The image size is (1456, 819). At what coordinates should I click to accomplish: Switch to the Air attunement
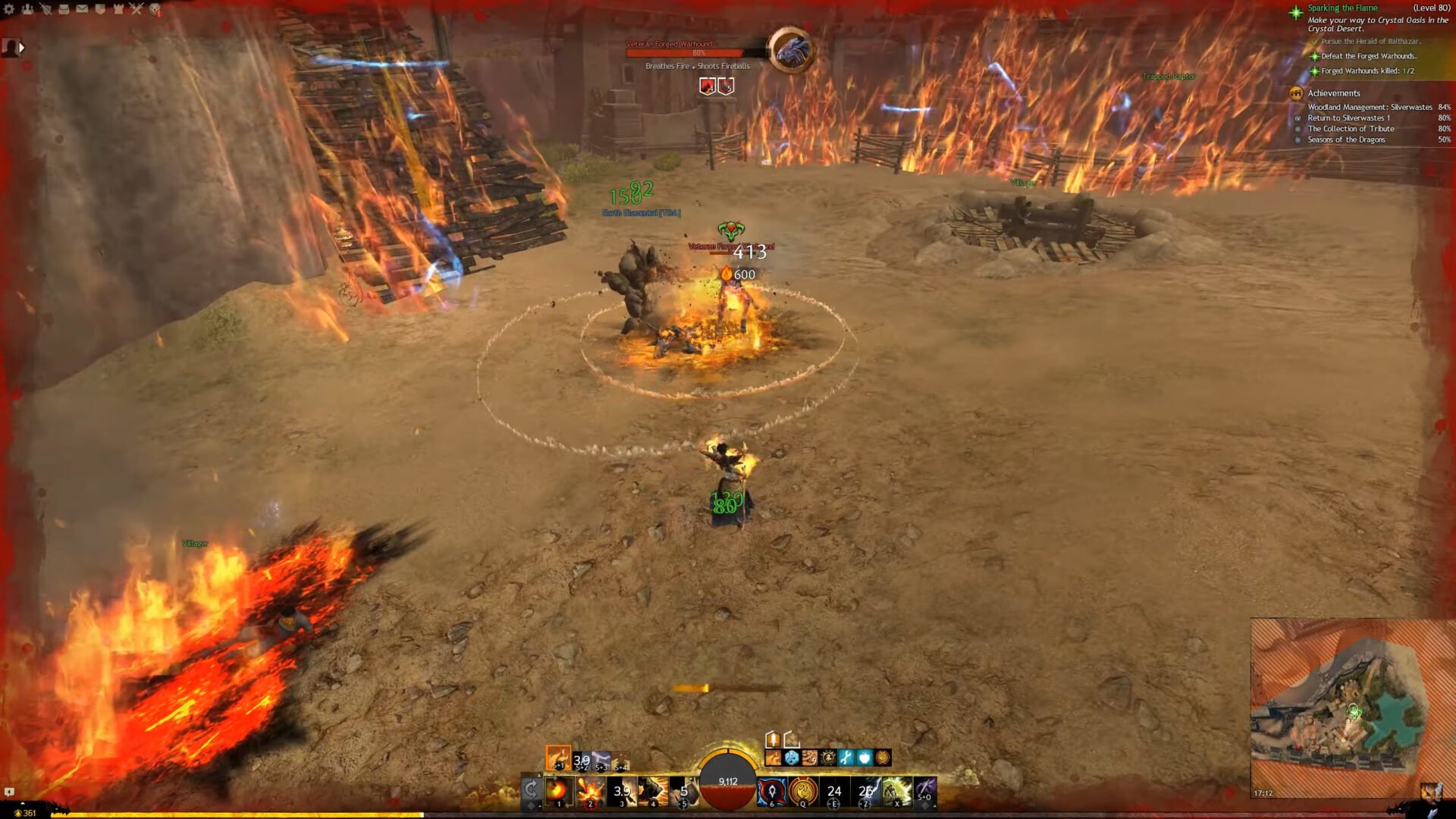pyautogui.click(x=601, y=758)
